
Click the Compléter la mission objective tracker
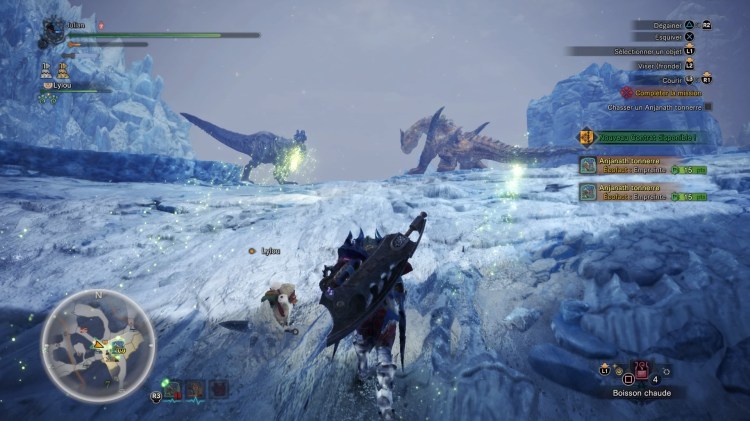pos(664,92)
